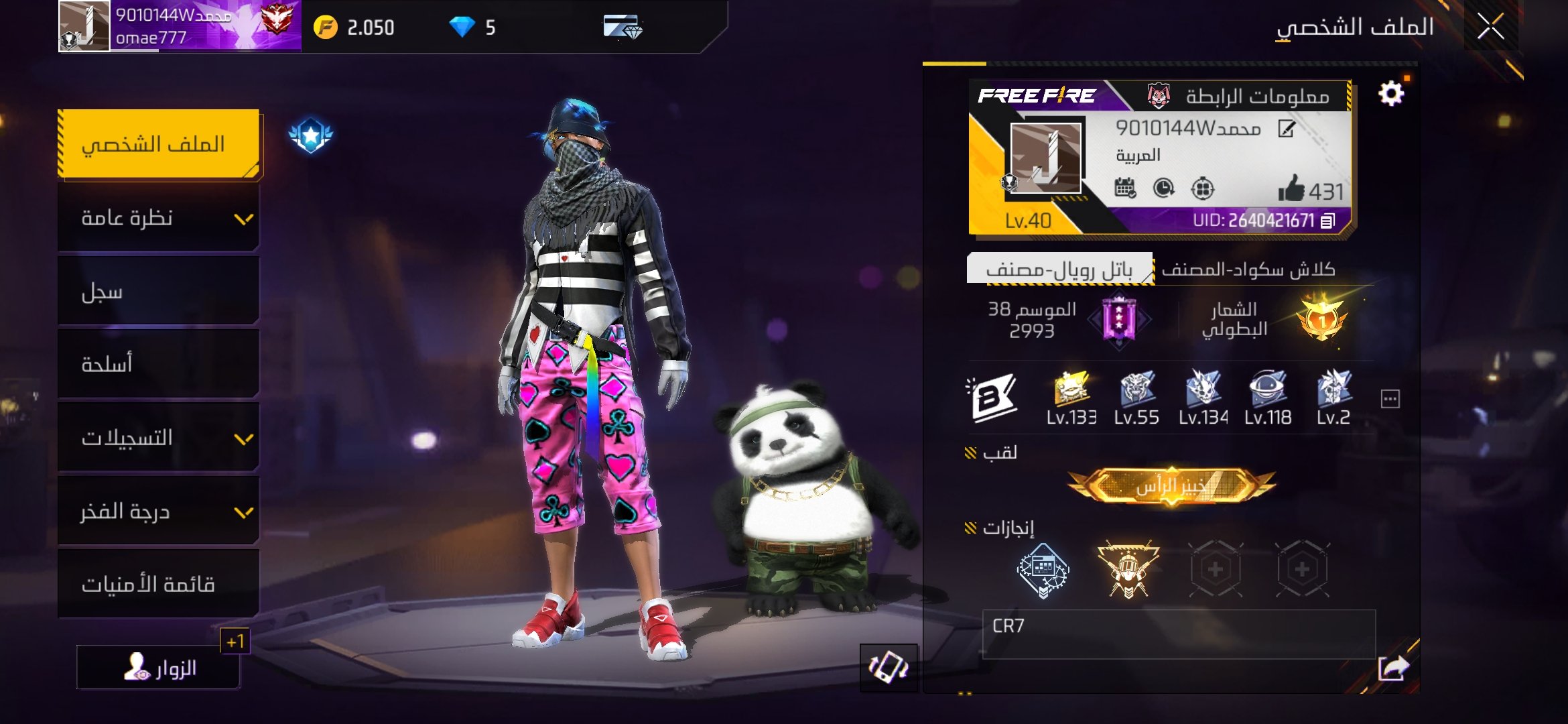Open the معلومات الرابطة guild info banner
Screen dimensions: 1568x724
1240,97
